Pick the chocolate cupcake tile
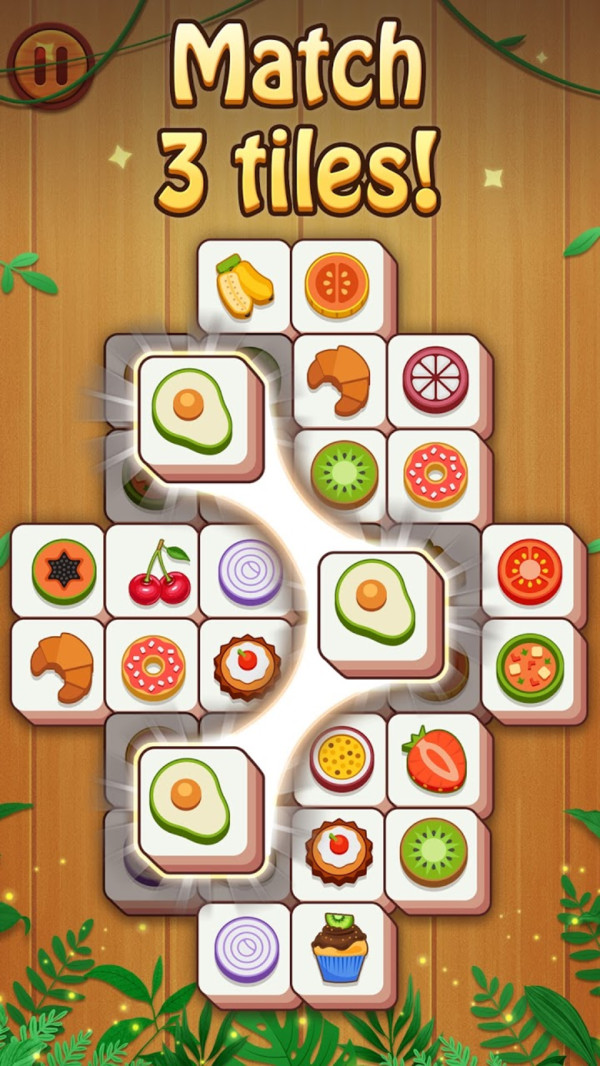600x1066 pixels. [x=339, y=949]
